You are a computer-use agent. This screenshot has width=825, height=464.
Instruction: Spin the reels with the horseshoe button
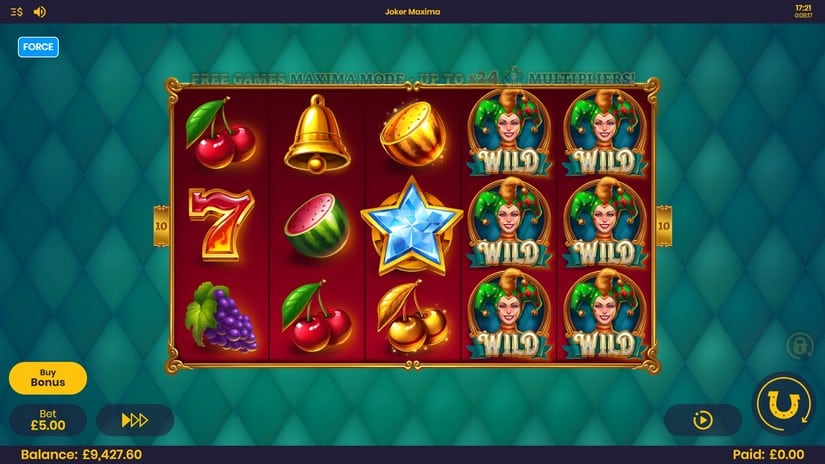783,405
